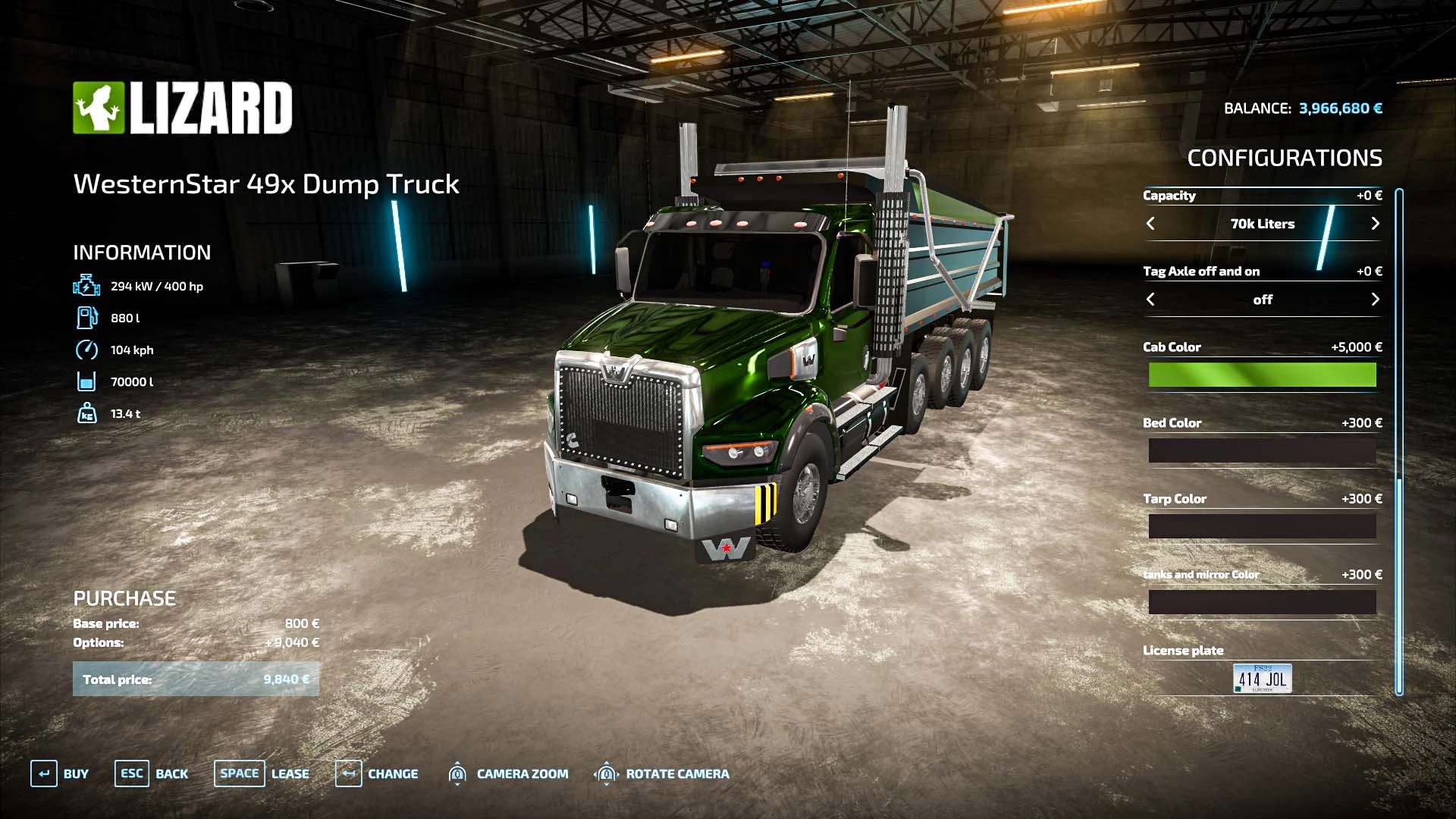Image resolution: width=1456 pixels, height=819 pixels.
Task: Switch Tag Axle to previous setting
Action: [1150, 300]
